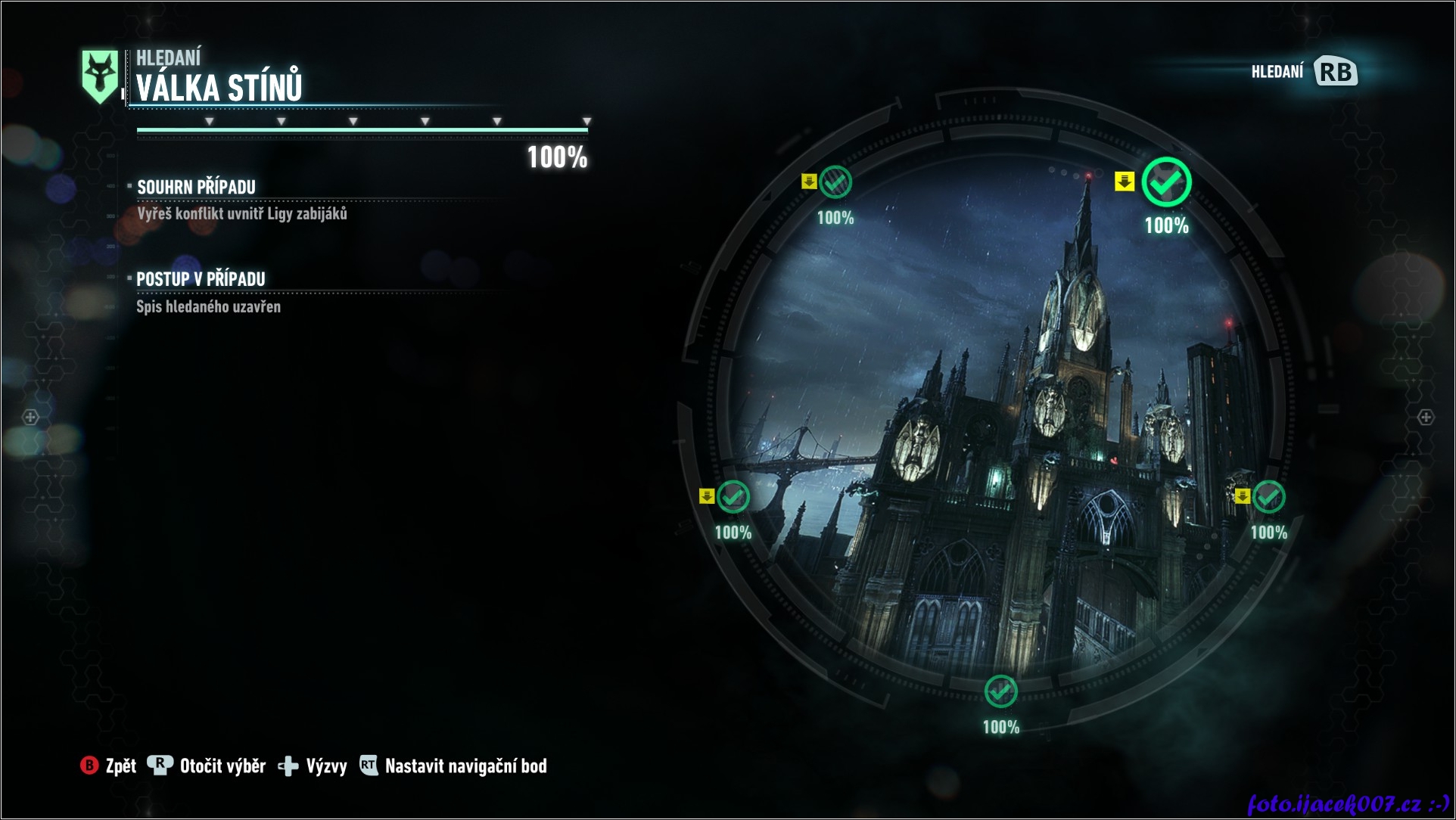1456x820 pixels.
Task: Select the checkmark node beside the bridge
Action: pos(733,497)
